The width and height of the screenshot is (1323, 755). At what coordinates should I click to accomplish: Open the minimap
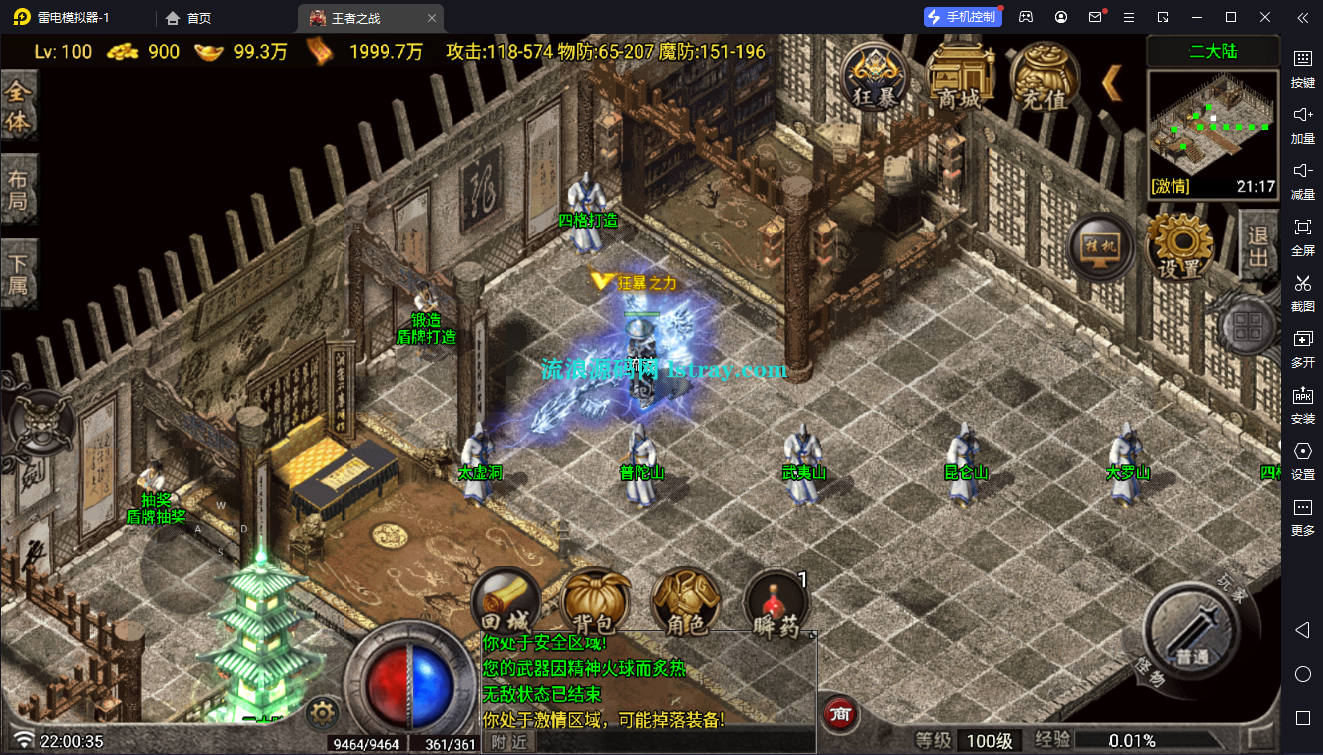[1212, 132]
